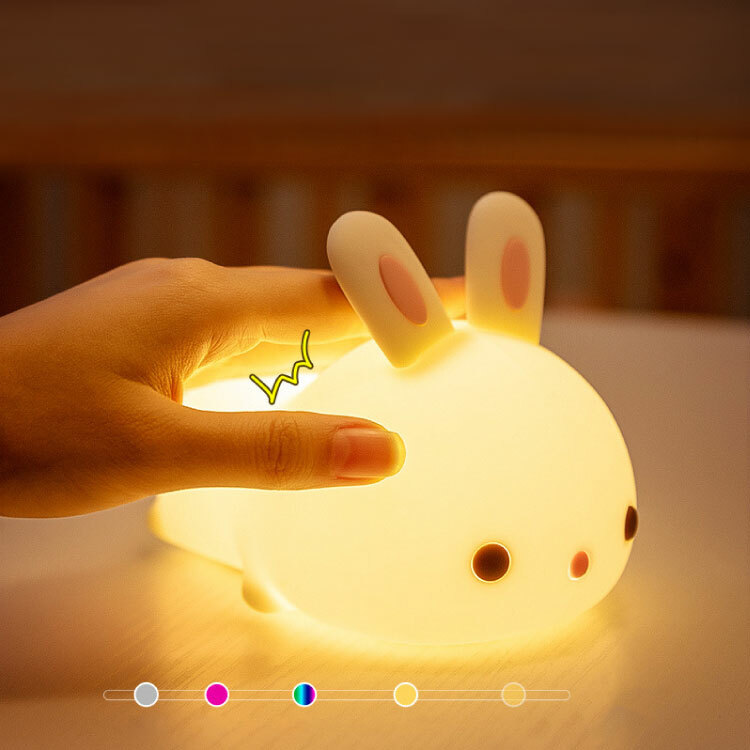Select the gray color dot
750x750 pixels.
click(146, 694)
